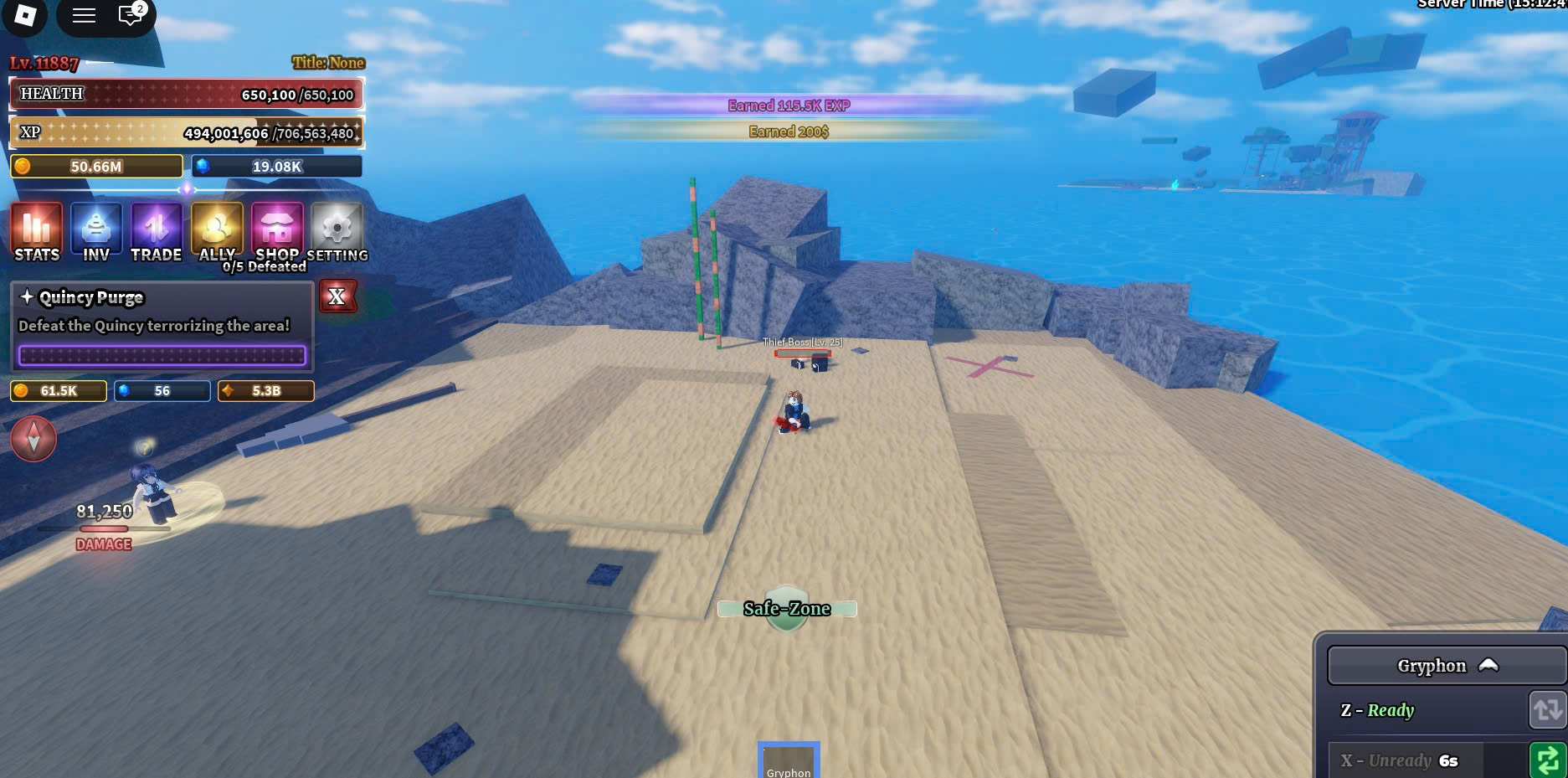
Task: Open the Roblox logo menu
Action: click(x=25, y=15)
